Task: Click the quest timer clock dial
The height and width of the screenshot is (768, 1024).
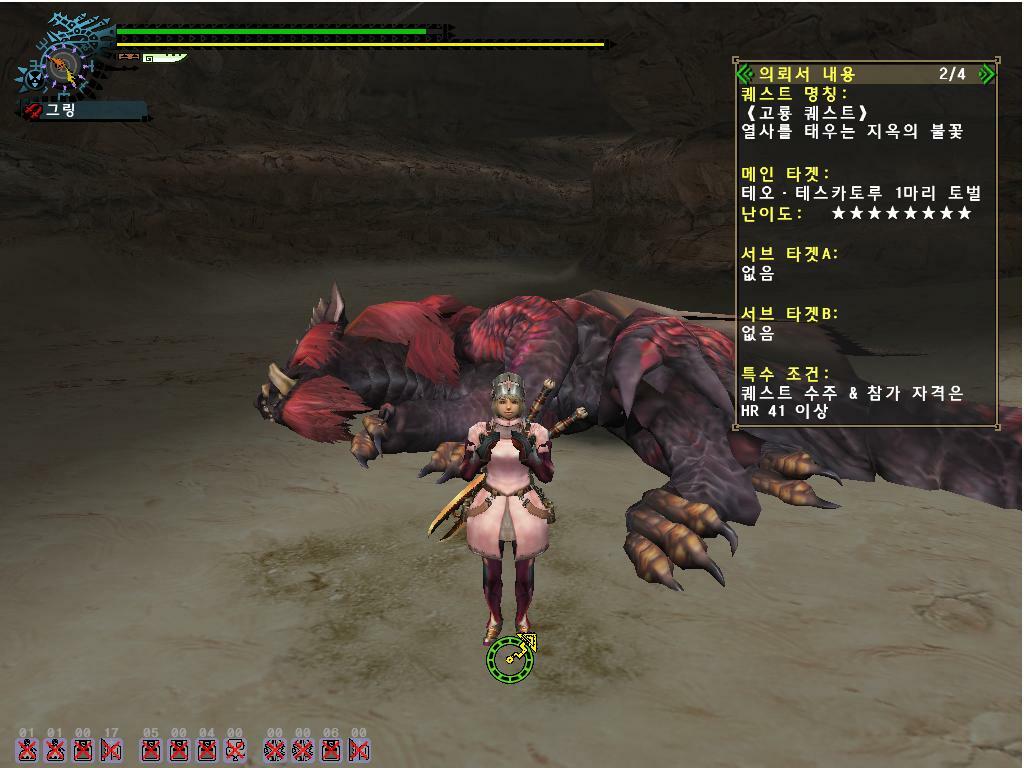Action: pyautogui.click(x=60, y=68)
